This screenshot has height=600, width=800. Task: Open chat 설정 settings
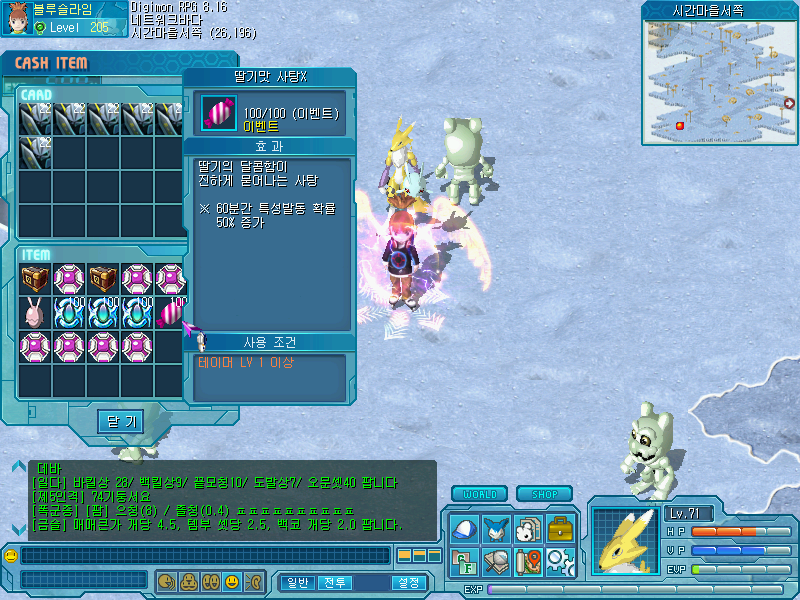click(408, 582)
